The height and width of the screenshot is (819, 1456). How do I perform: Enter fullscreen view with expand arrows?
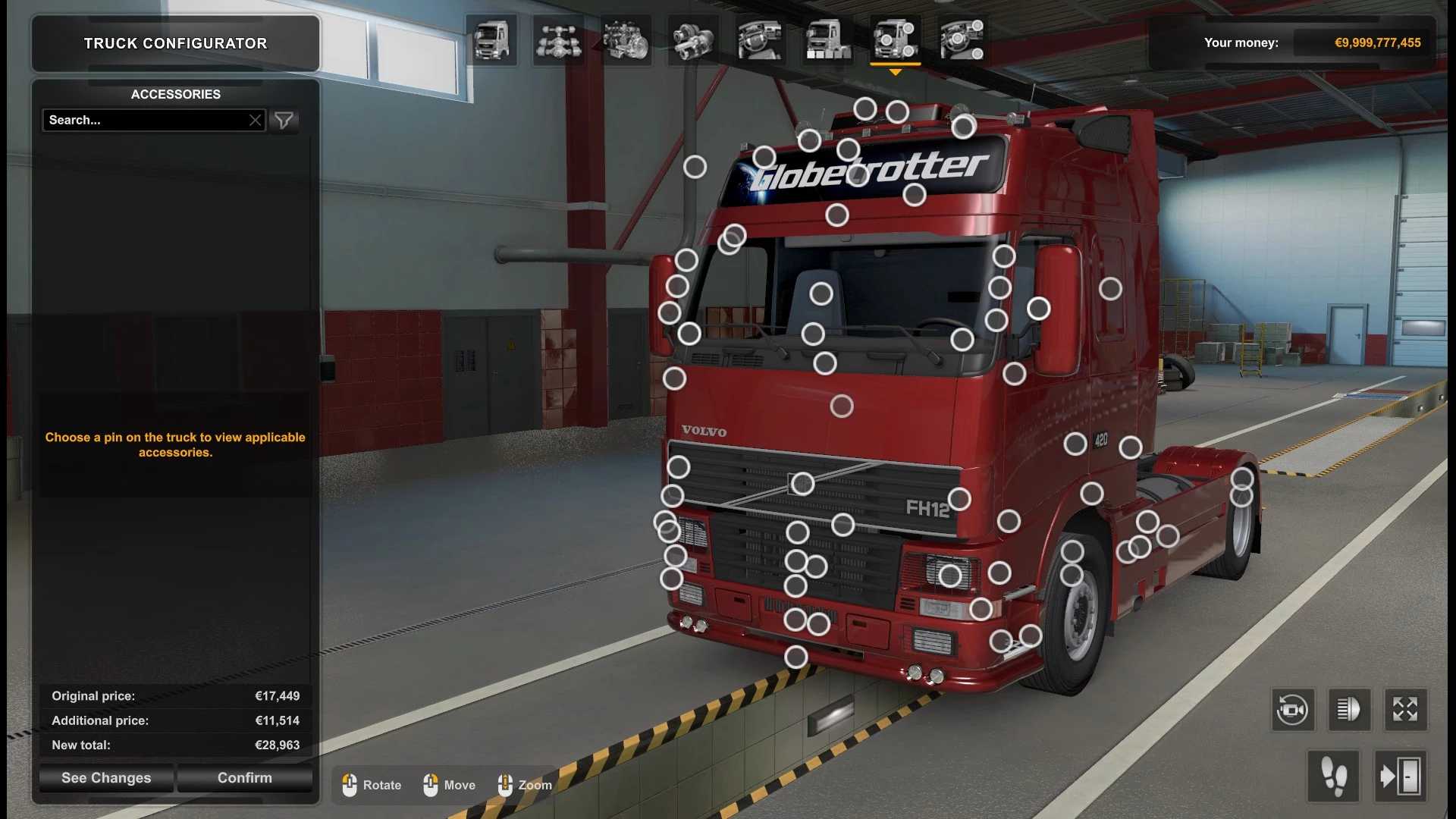(x=1405, y=710)
